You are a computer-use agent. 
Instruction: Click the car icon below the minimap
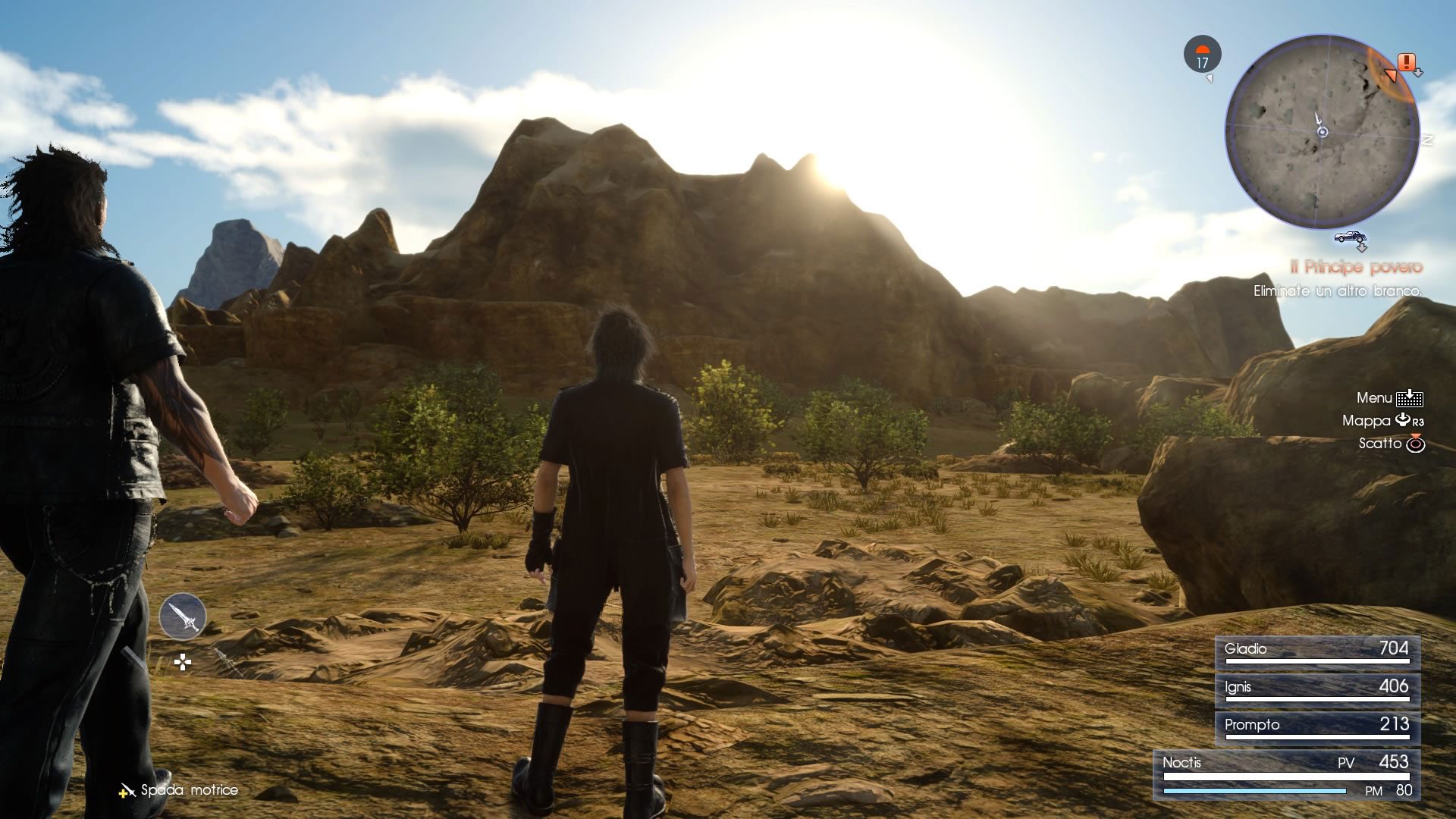coord(1350,237)
